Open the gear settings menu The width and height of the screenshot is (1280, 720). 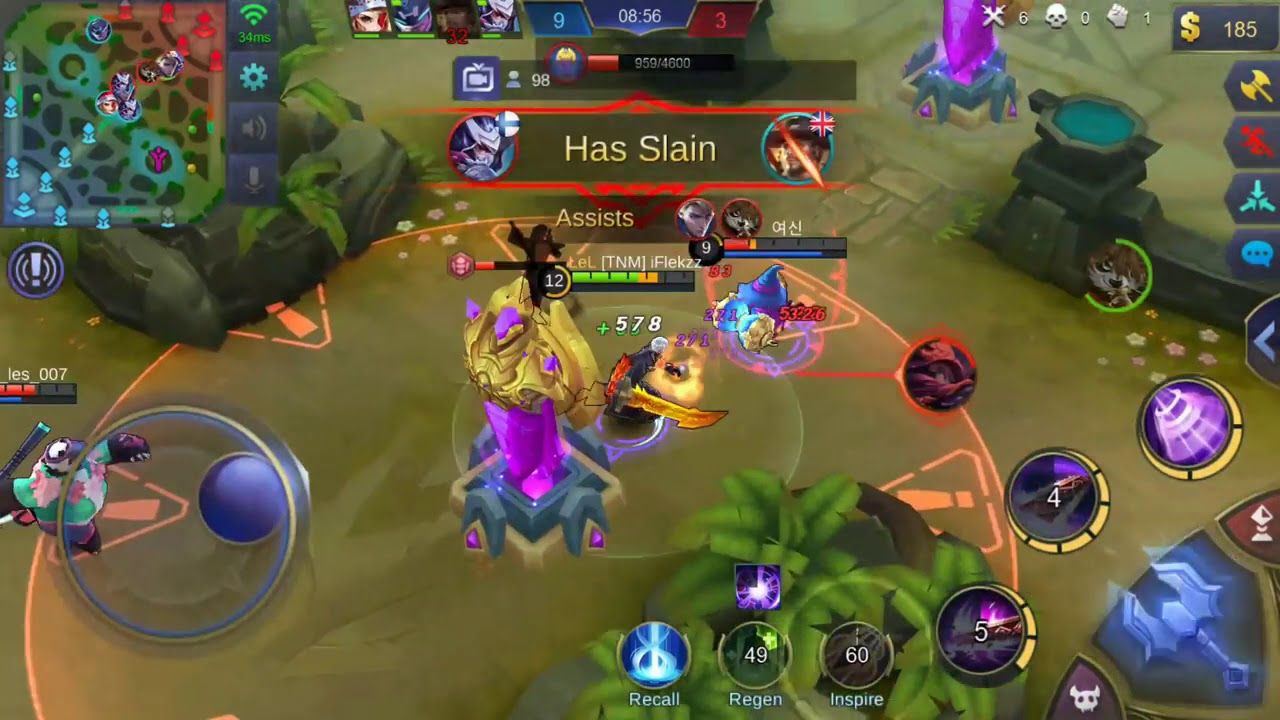(254, 77)
